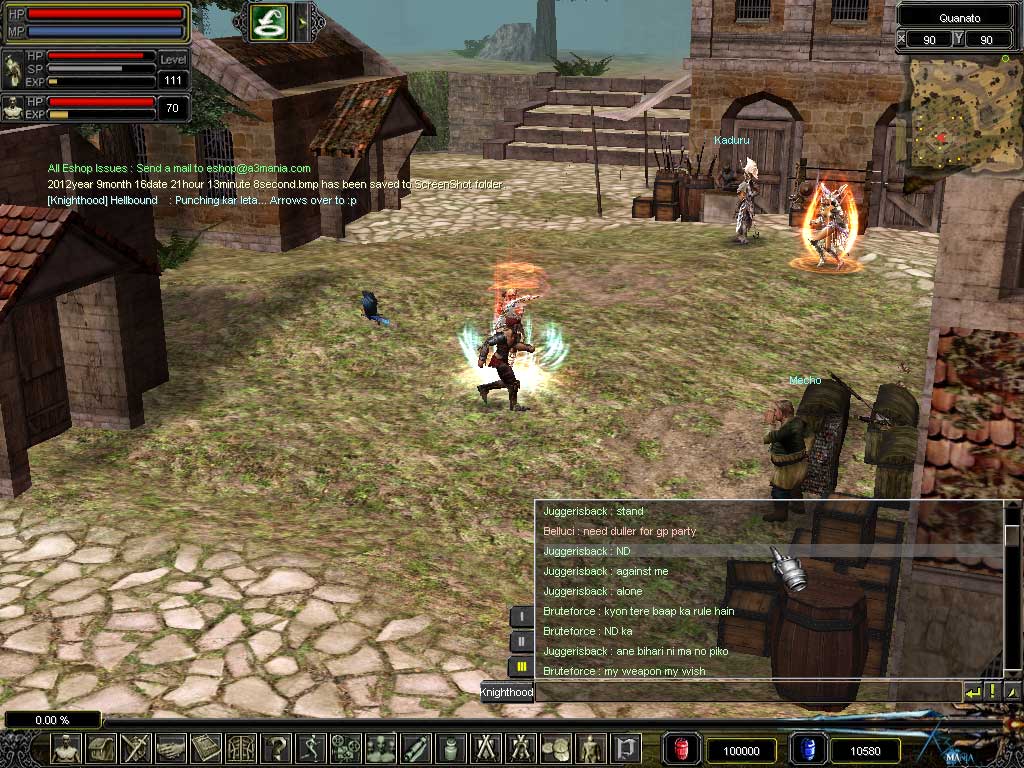Screen dimensions: 1024x768
Task: Open the coins icon on toolbar
Action: tap(556, 748)
